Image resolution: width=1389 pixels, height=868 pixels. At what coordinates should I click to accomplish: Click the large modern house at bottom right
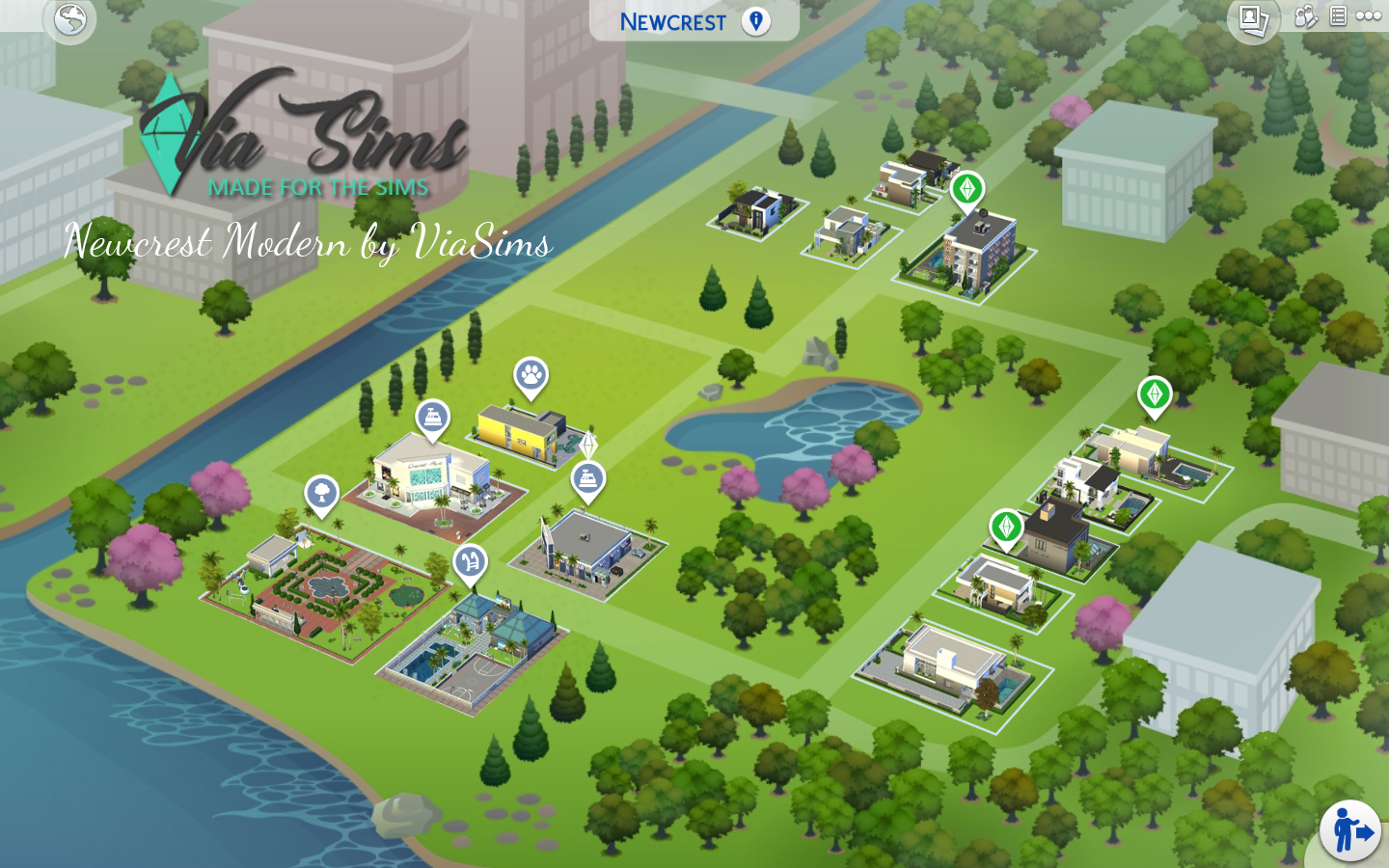(950, 661)
